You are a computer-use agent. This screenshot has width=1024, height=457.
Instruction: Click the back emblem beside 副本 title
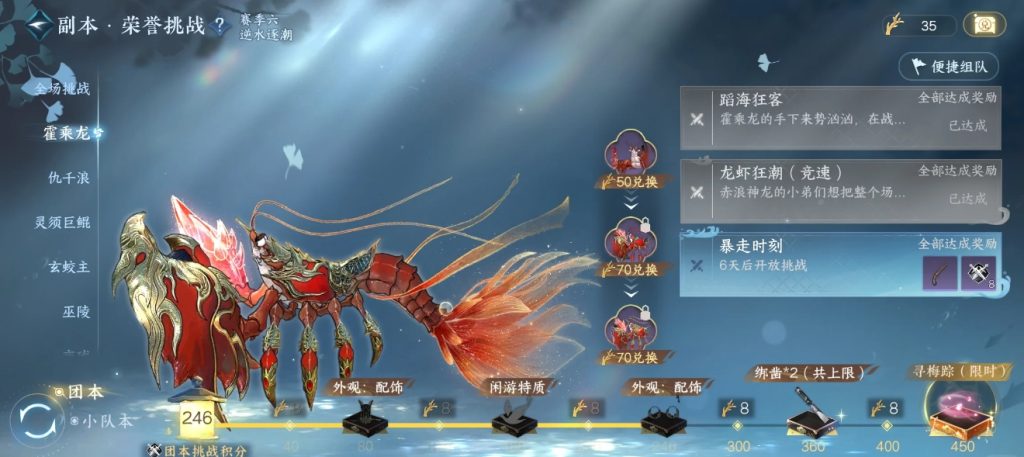40,24
